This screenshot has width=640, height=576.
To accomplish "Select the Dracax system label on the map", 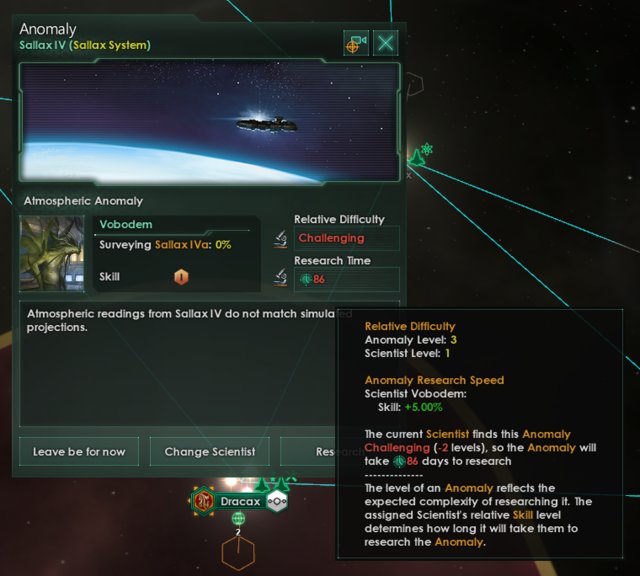I will coord(239,500).
